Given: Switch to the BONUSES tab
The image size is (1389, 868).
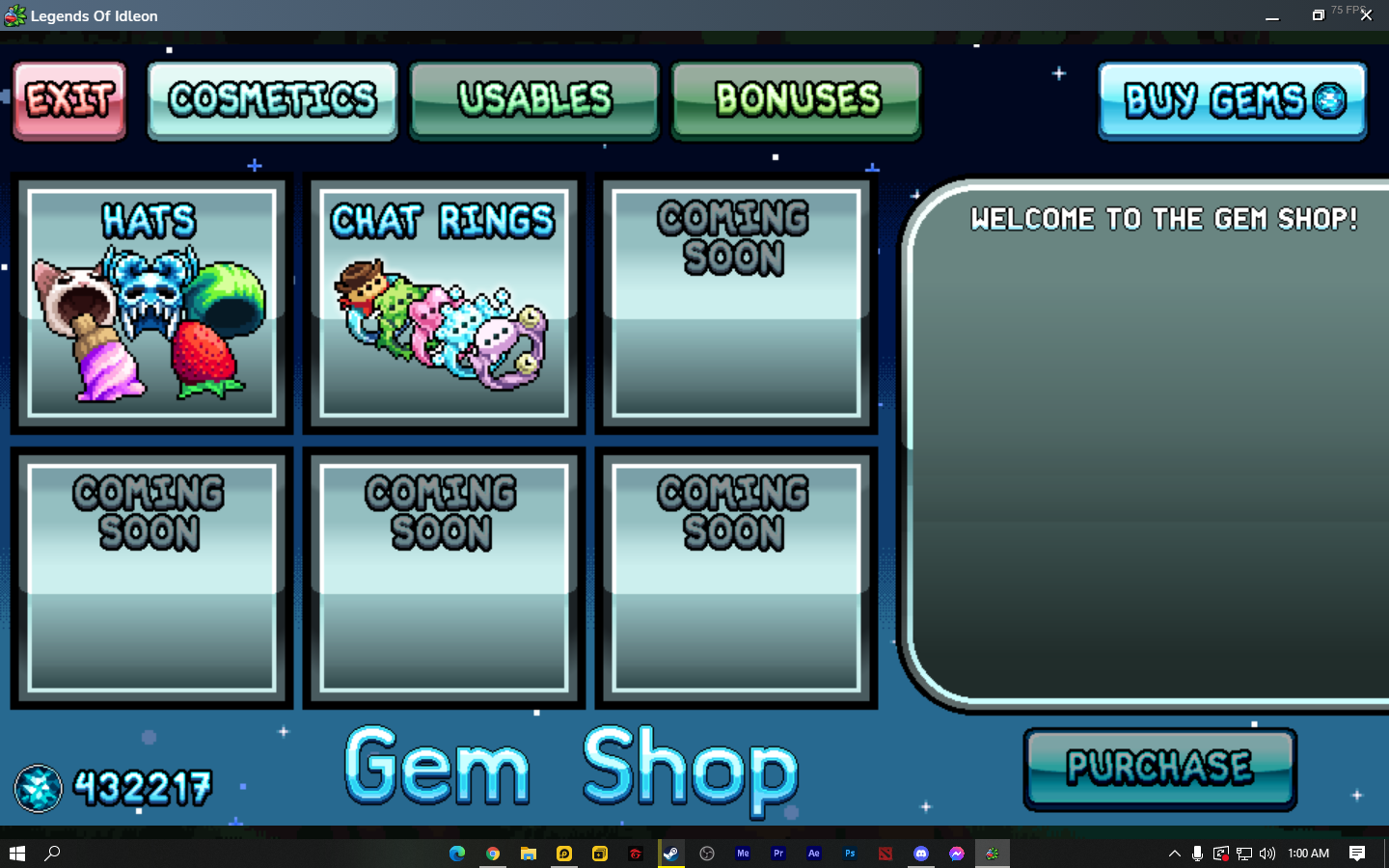Looking at the screenshot, I should (x=797, y=99).
